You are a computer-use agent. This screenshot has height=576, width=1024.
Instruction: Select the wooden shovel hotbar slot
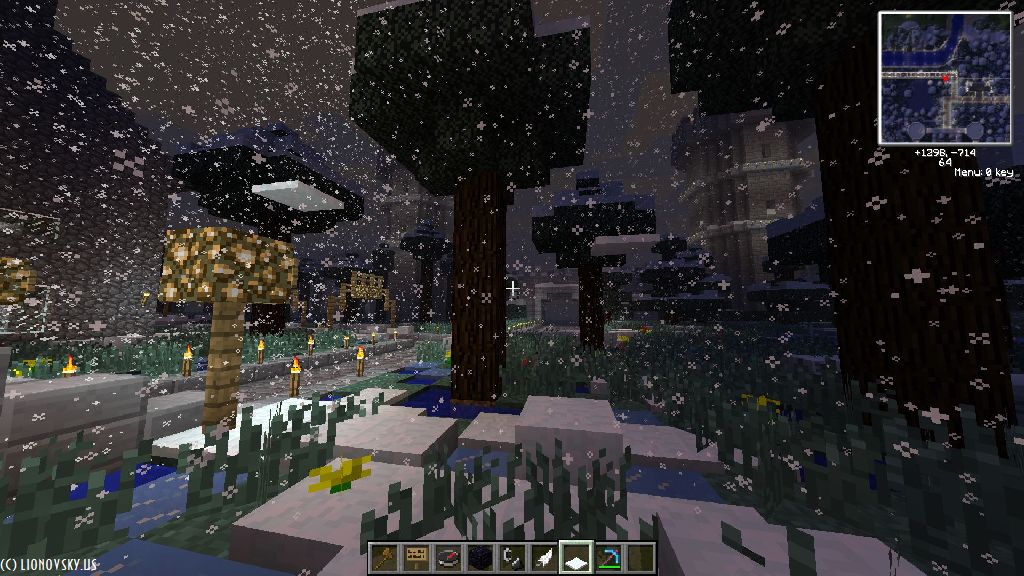coord(384,558)
